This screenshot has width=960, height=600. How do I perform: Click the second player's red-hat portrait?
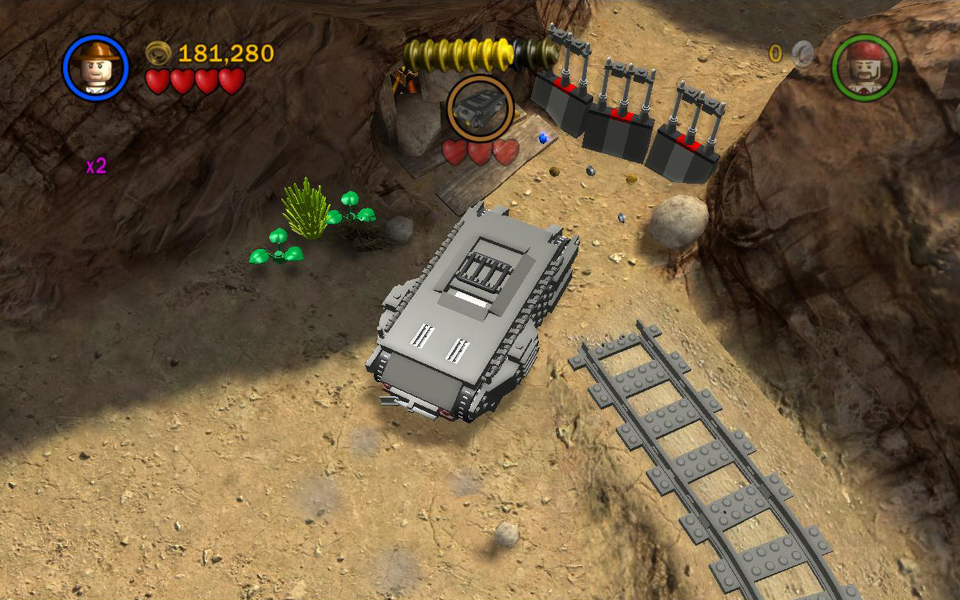click(x=864, y=67)
